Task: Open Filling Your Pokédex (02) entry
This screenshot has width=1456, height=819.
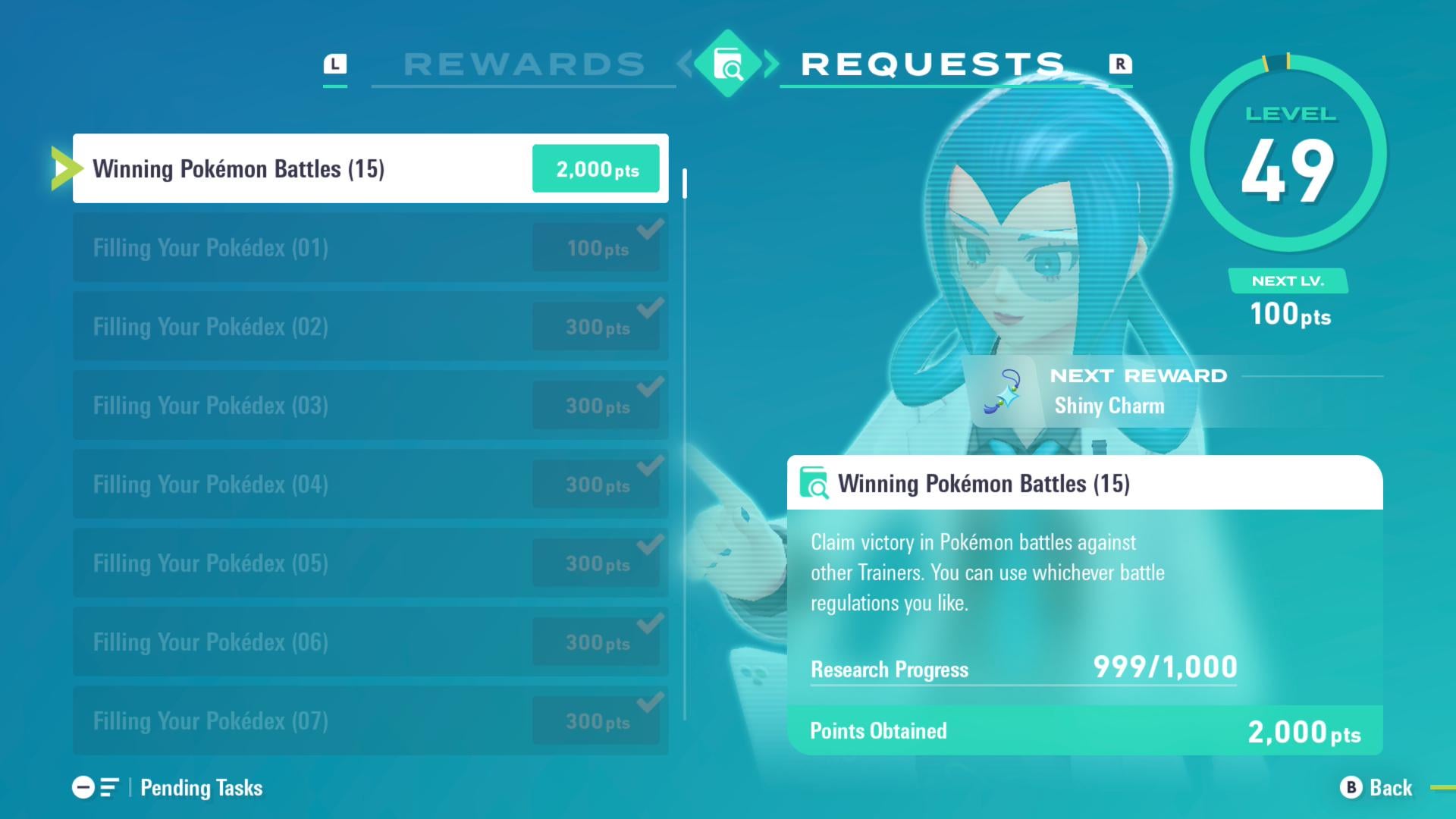Action: 370,326
